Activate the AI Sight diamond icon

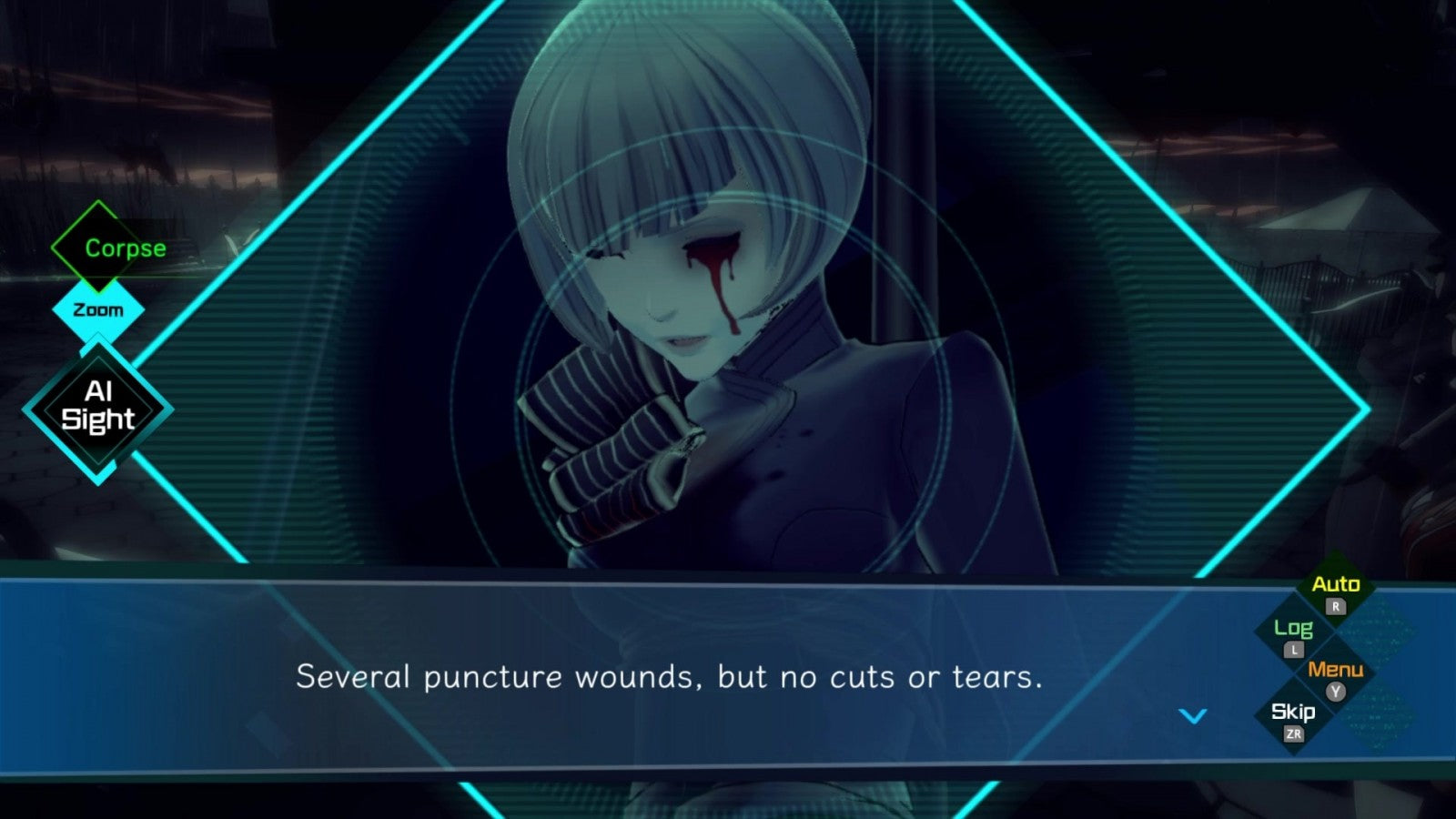coord(97,406)
